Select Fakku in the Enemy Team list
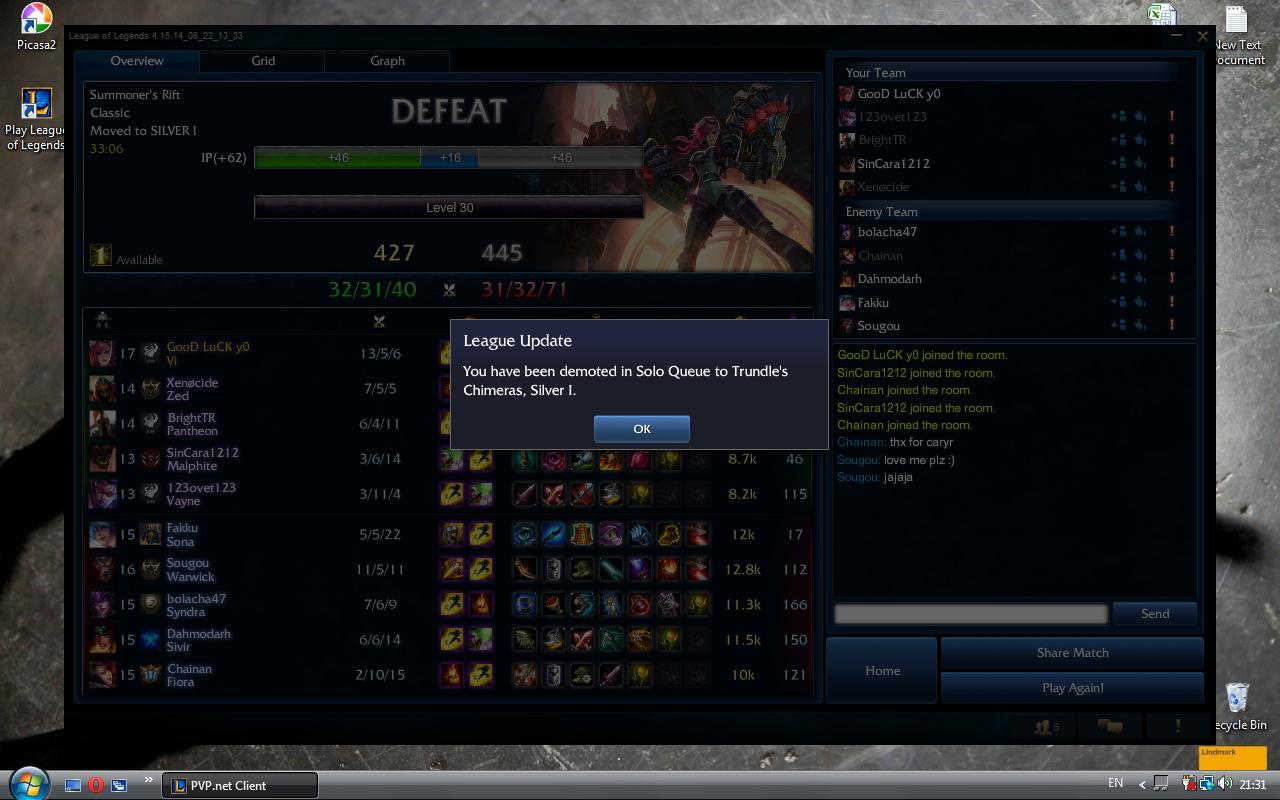 873,302
